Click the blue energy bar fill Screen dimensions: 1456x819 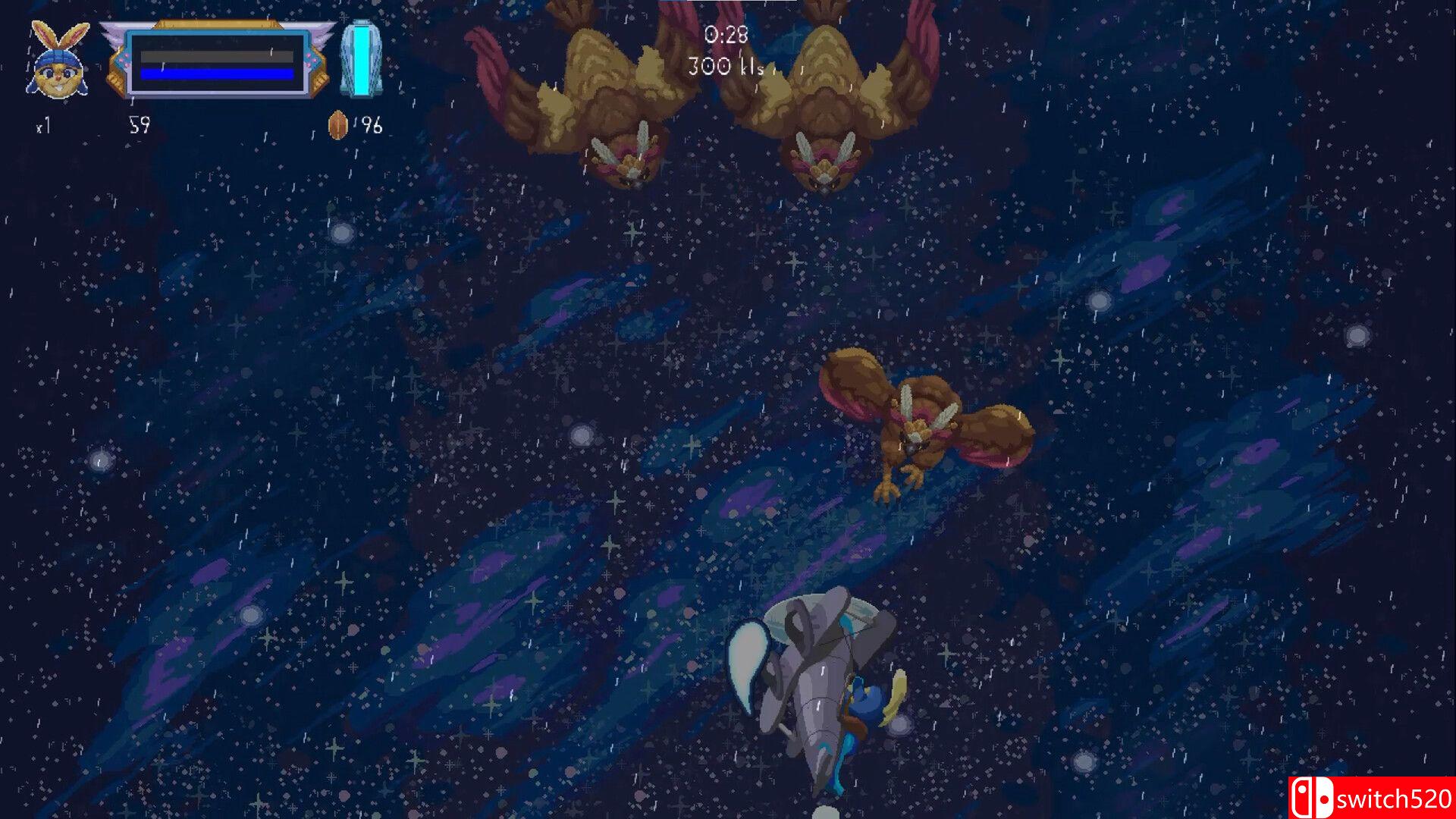(215, 74)
